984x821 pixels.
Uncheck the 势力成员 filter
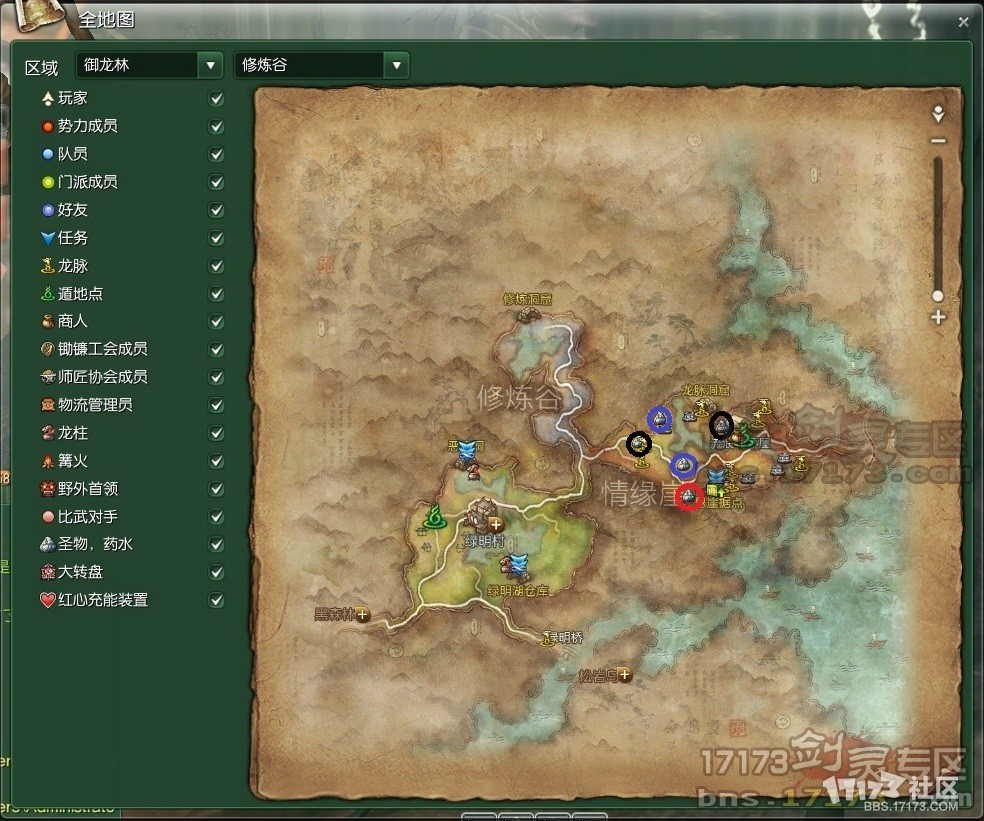216,127
